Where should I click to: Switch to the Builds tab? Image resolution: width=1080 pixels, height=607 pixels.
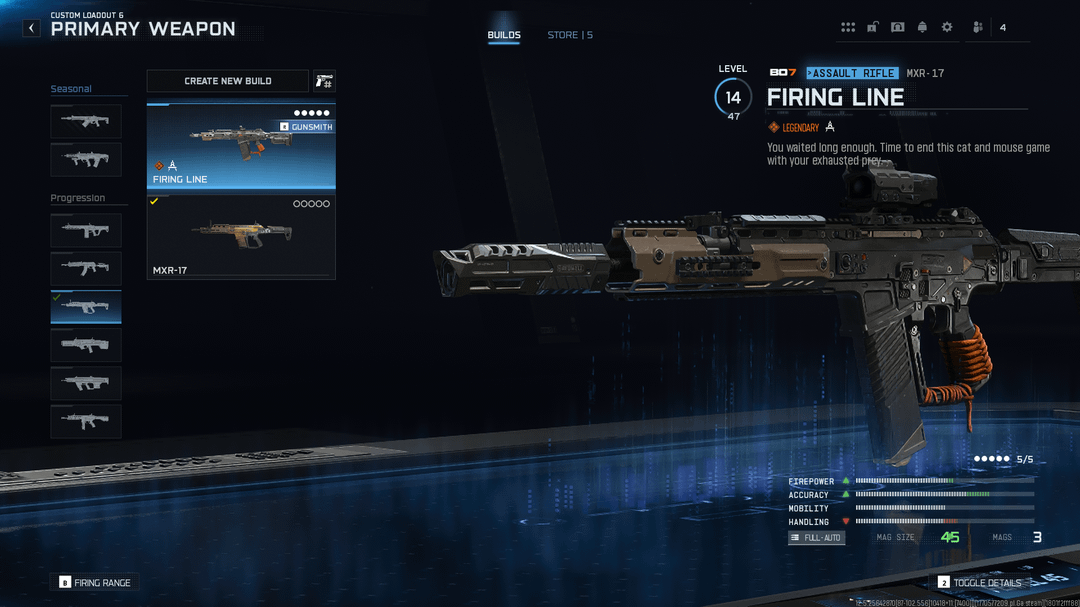504,35
